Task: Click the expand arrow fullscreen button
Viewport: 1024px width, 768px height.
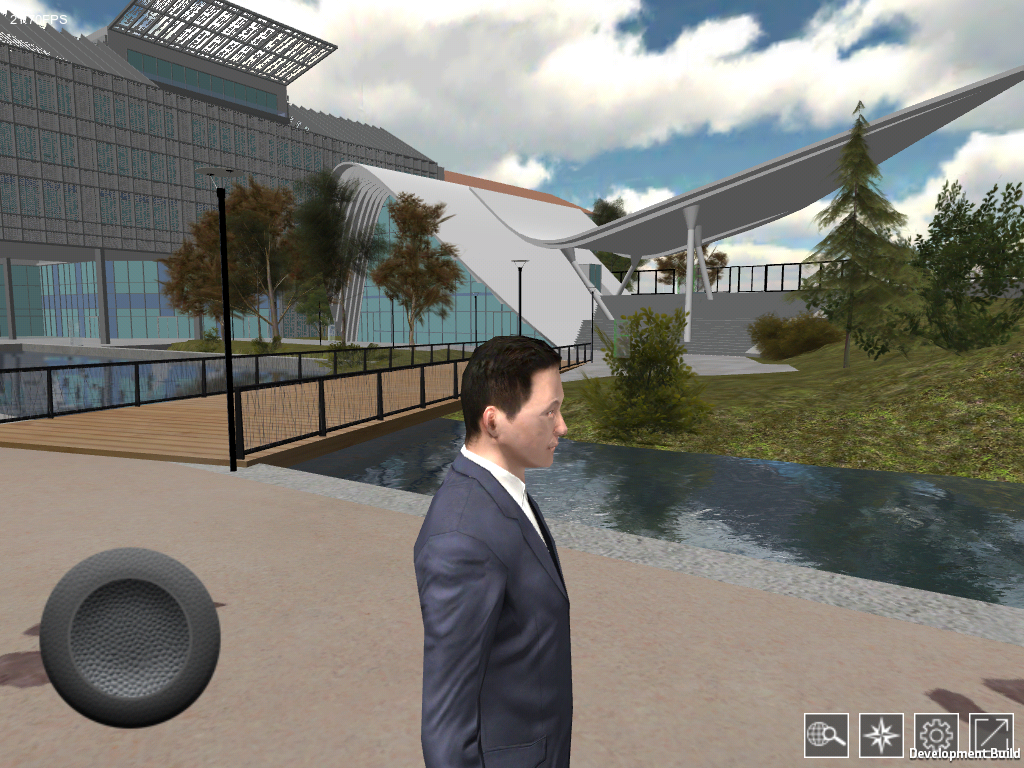Action: point(991,735)
